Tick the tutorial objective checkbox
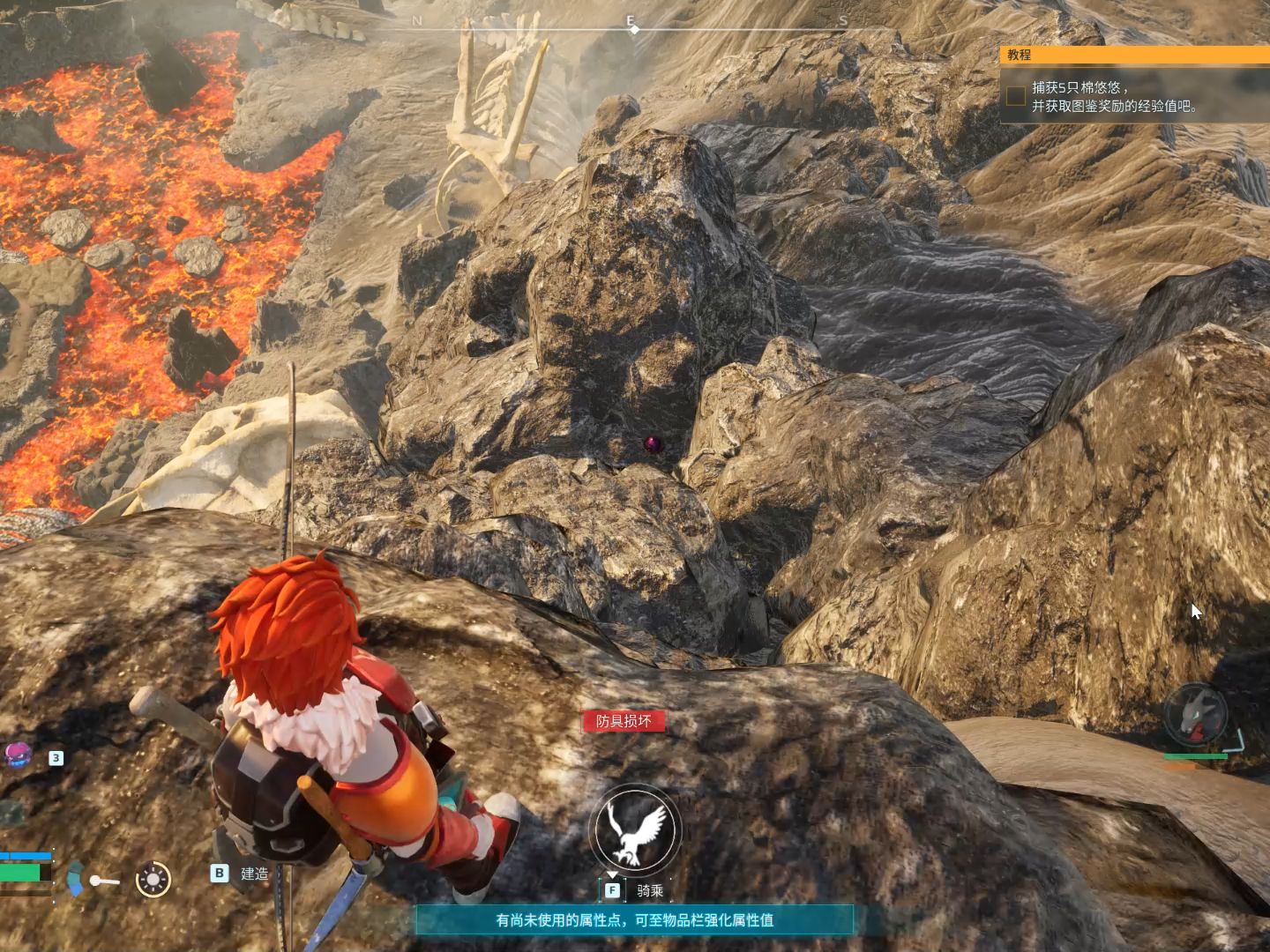1270x952 pixels. [1016, 96]
